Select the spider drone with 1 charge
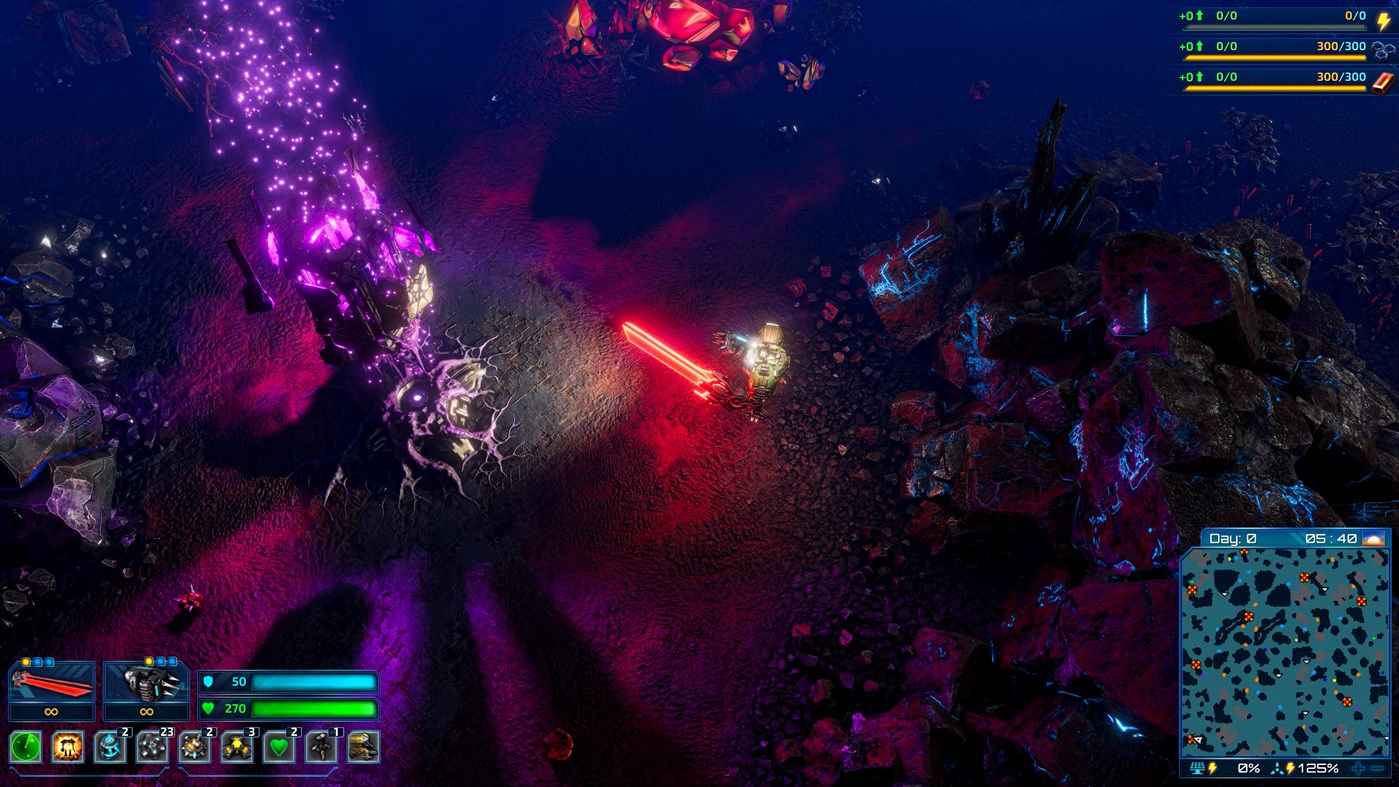 320,747
